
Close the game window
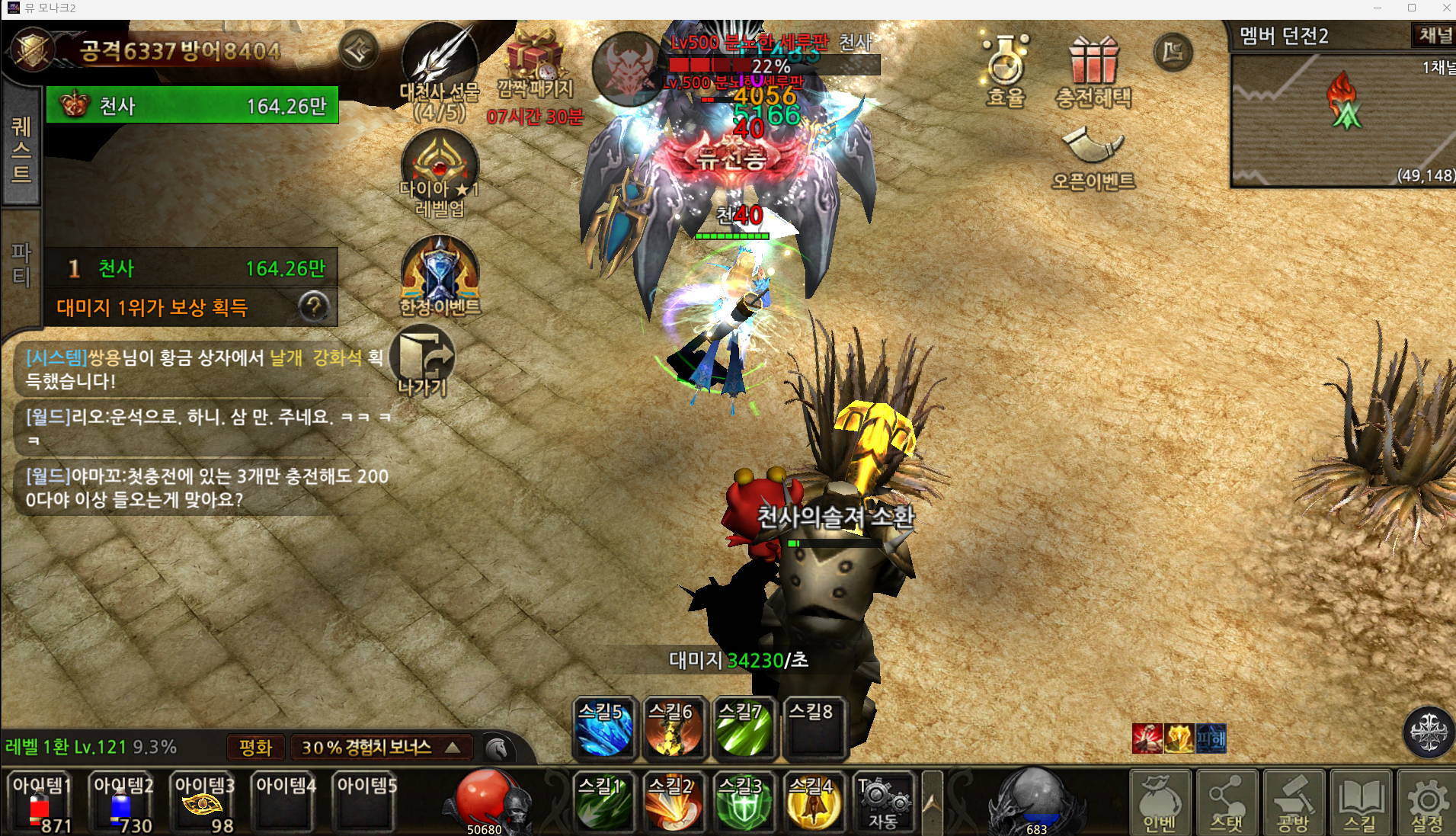point(1445,8)
